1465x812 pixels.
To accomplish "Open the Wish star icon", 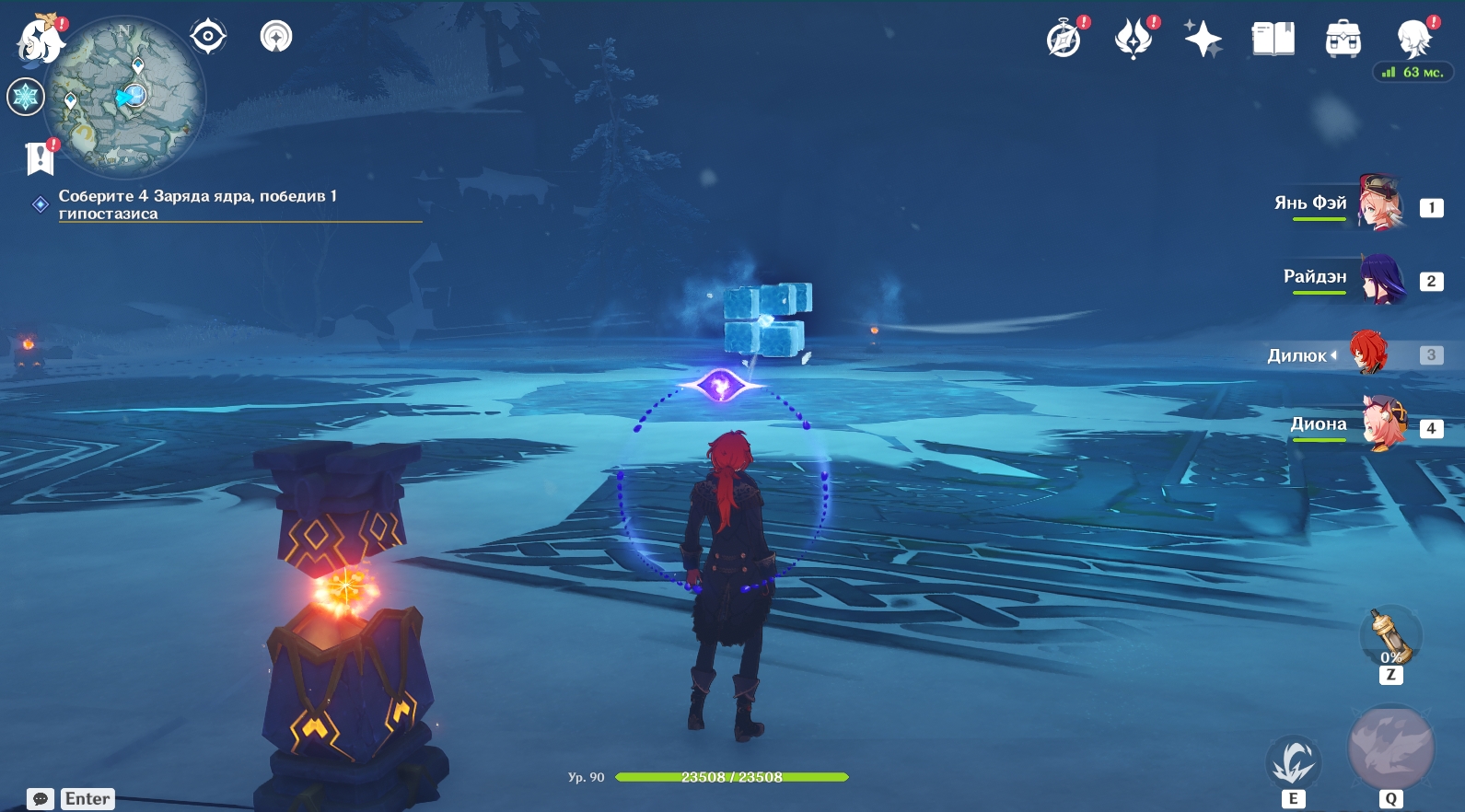I will (1203, 40).
